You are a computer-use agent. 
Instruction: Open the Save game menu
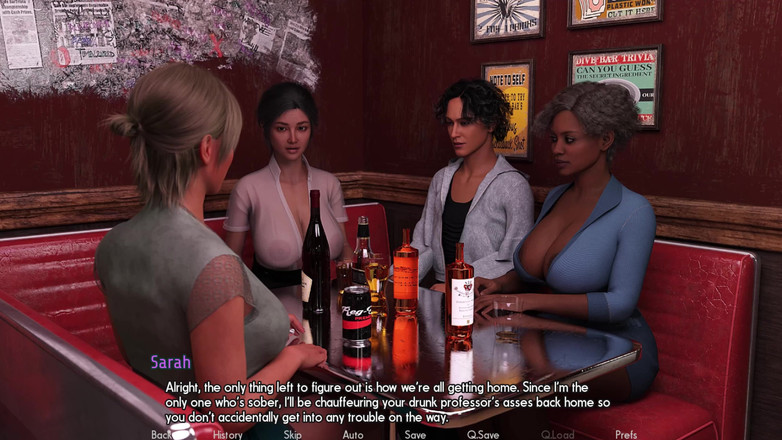click(415, 434)
